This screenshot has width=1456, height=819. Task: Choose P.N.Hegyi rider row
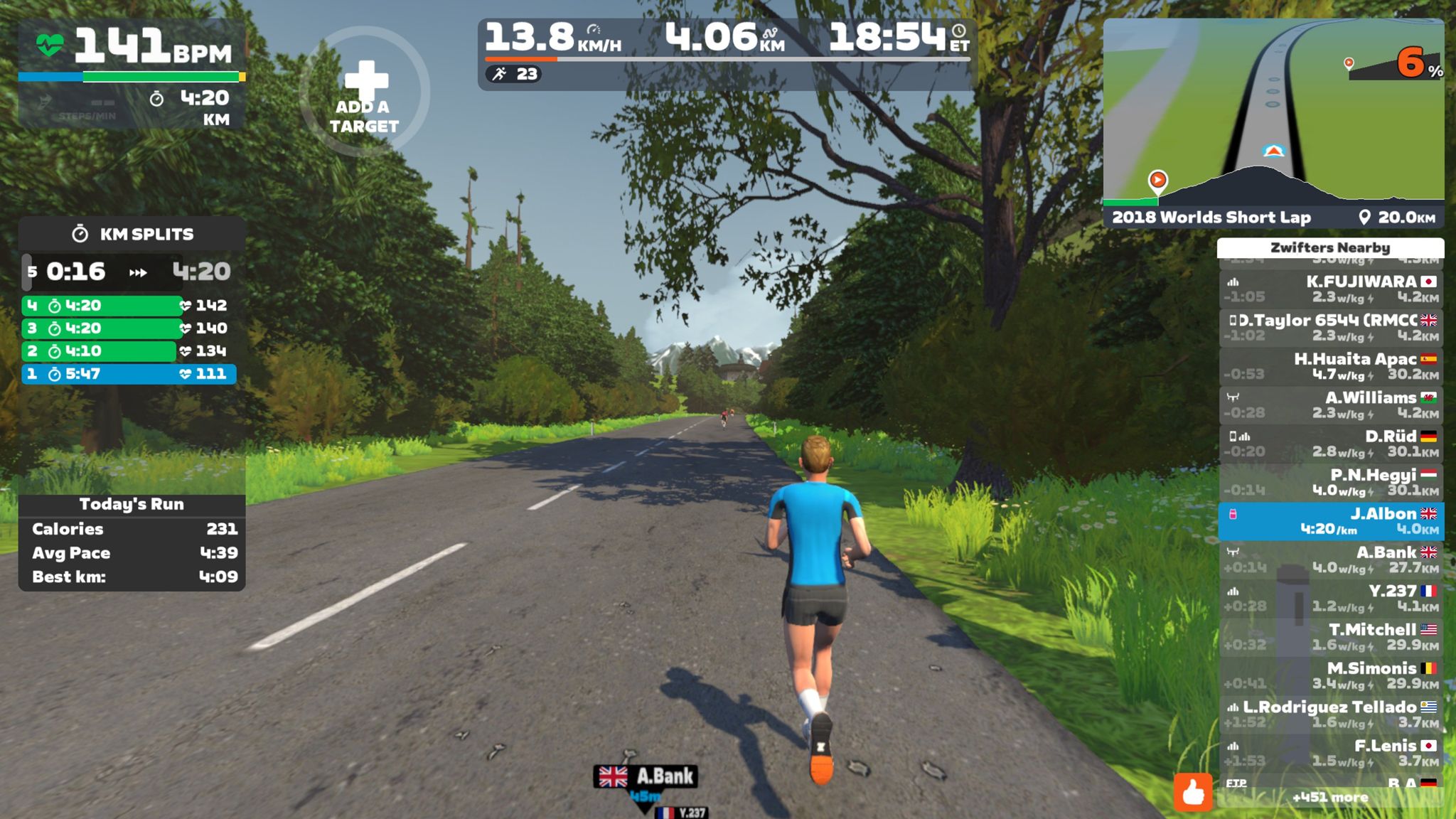(x=1330, y=482)
